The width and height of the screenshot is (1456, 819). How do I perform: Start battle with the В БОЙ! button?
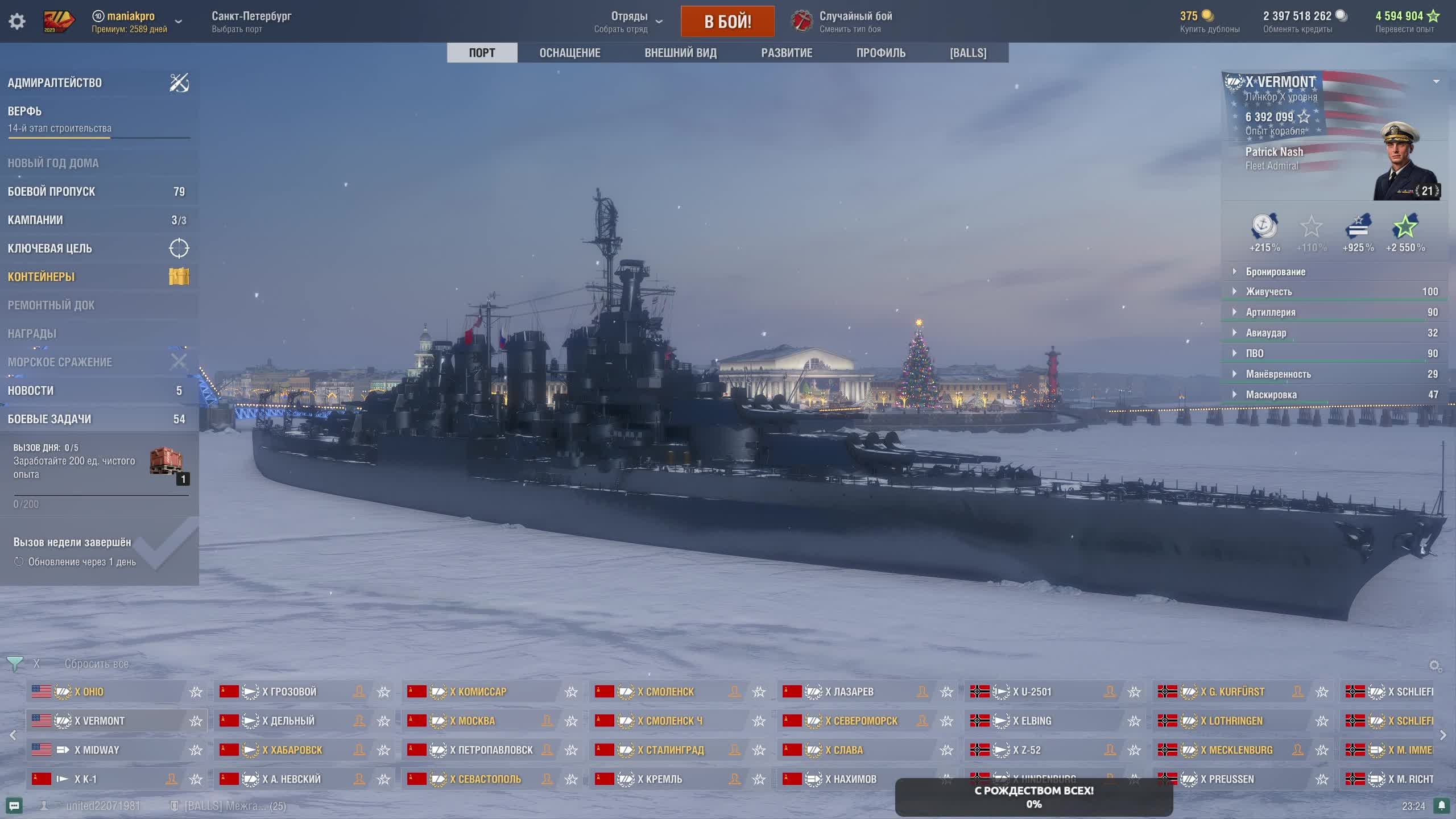tap(727, 22)
